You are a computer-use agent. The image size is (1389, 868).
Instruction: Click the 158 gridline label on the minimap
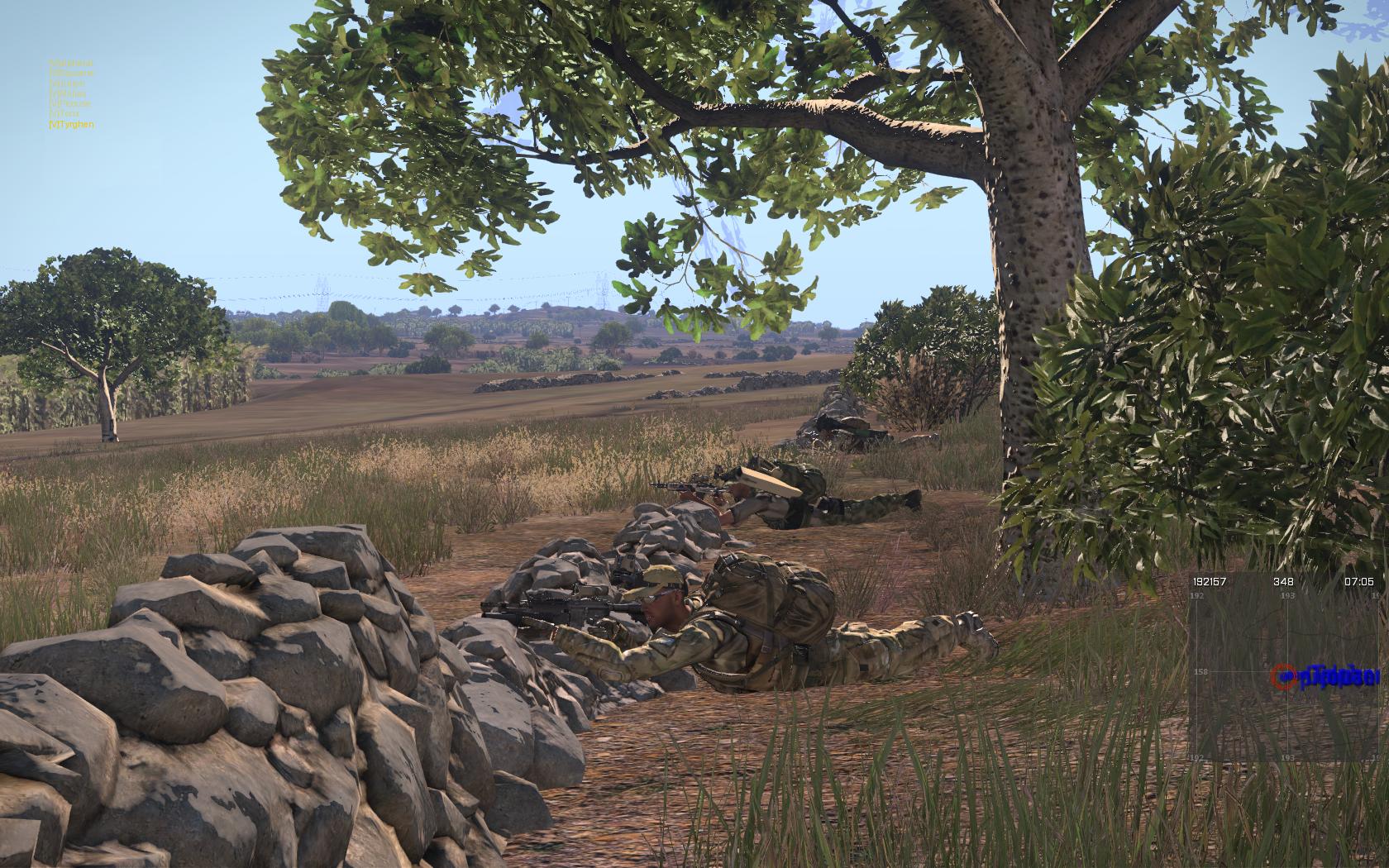[x=1200, y=671]
